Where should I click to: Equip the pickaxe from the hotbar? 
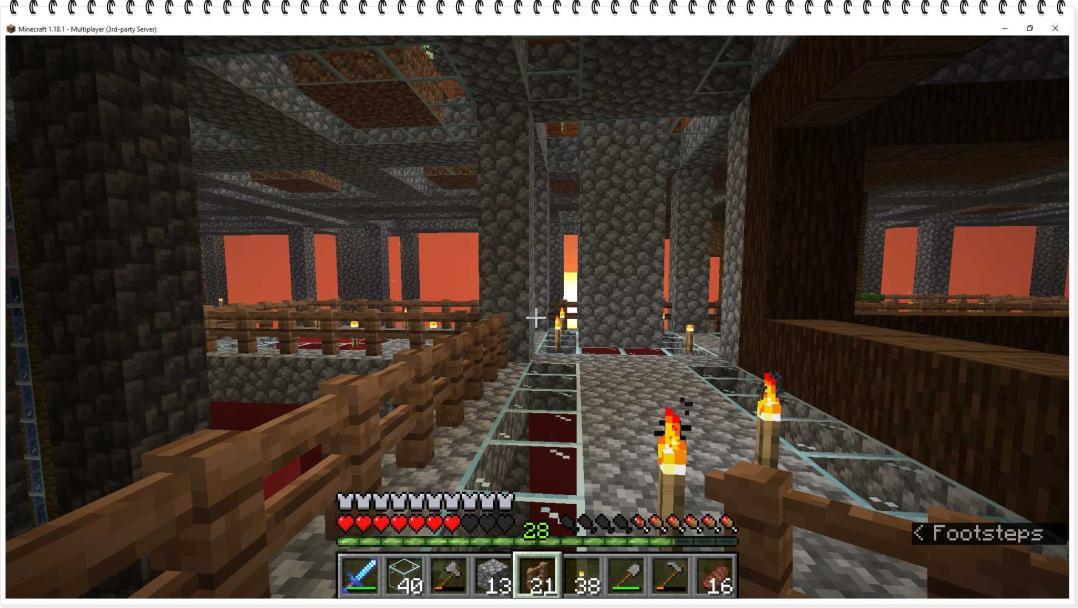(x=671, y=575)
